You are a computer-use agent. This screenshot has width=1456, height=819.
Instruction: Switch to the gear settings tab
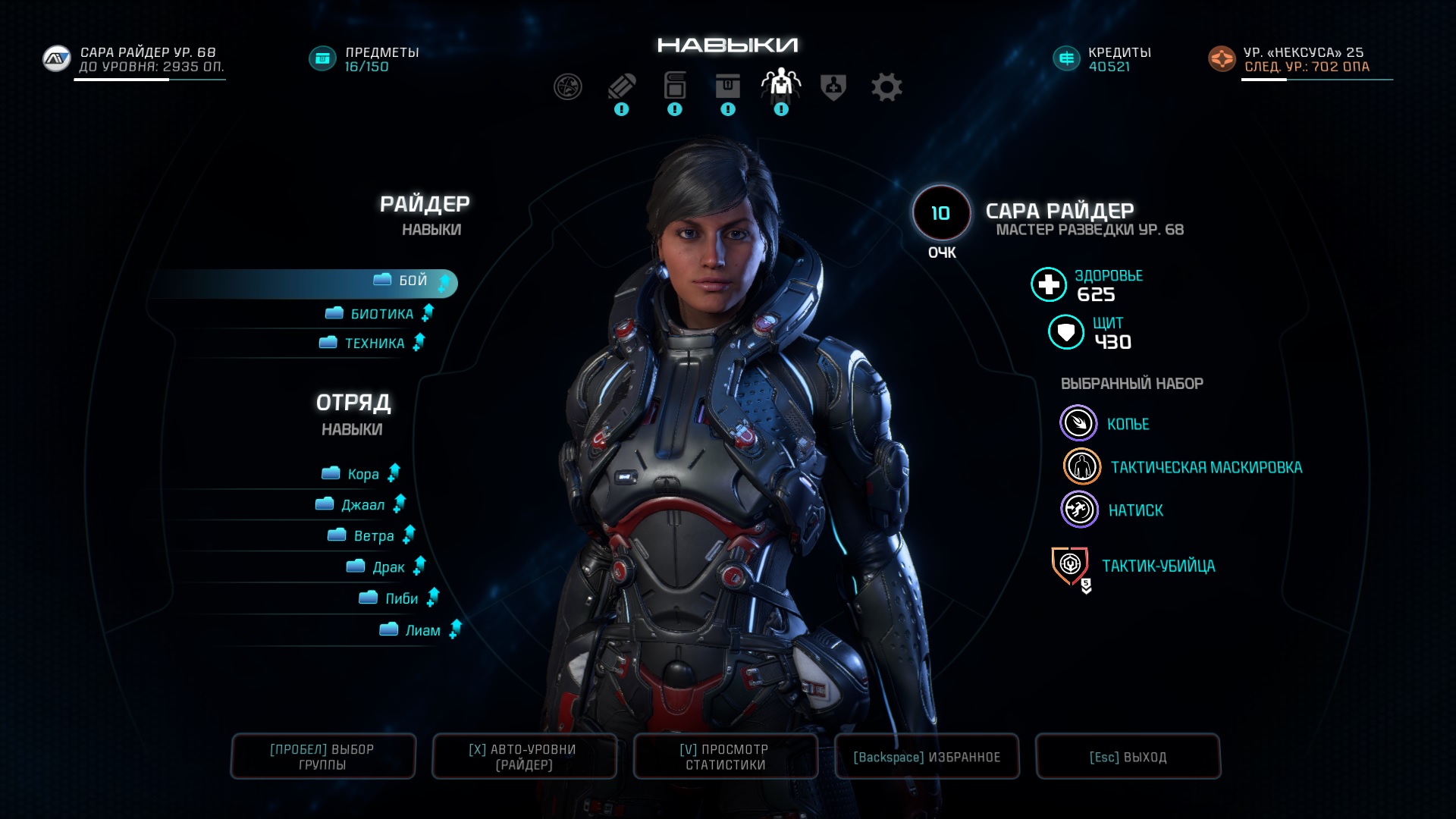coord(886,87)
